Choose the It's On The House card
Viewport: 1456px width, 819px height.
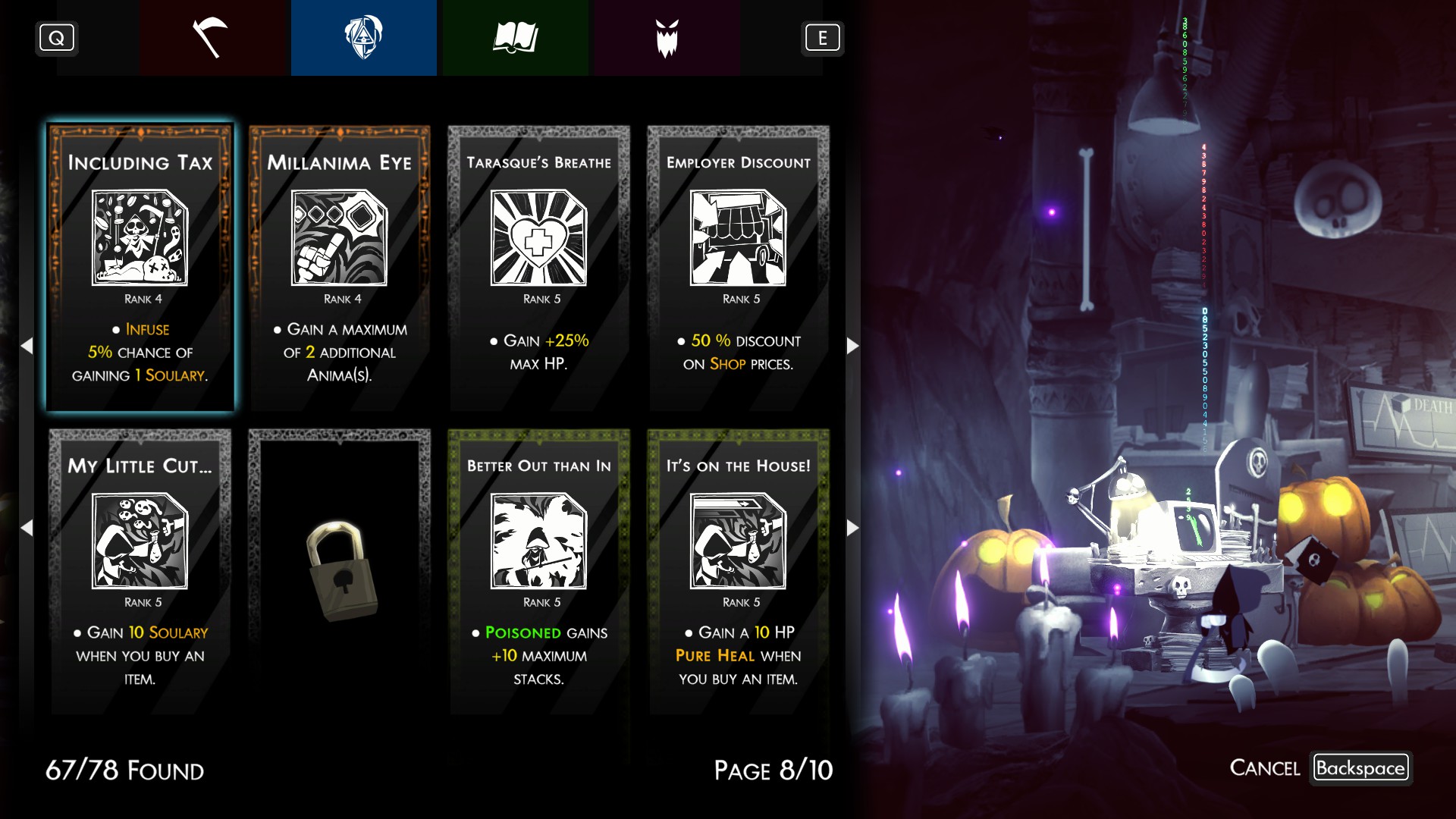[738, 571]
